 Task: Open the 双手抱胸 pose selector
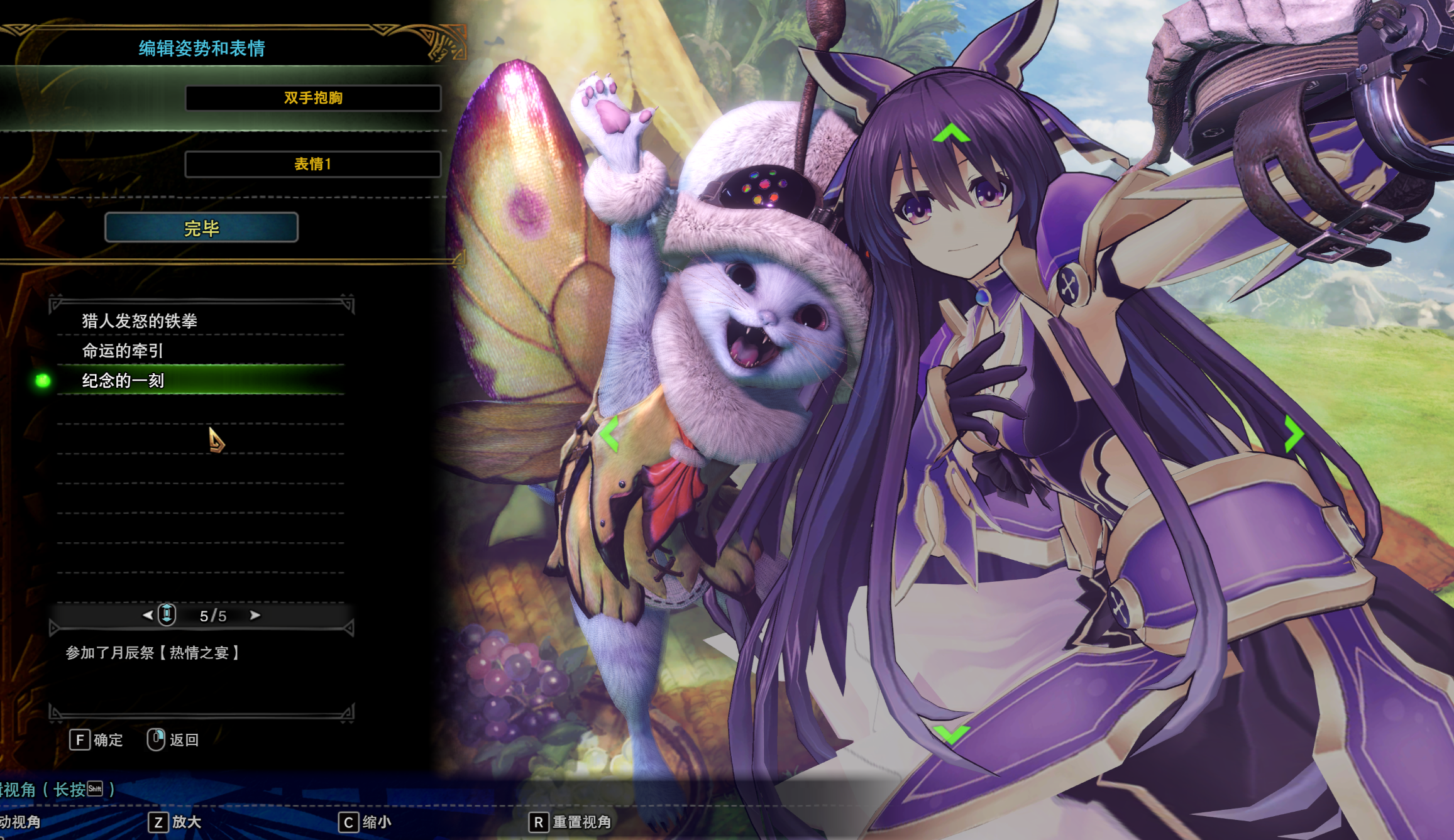pos(312,99)
